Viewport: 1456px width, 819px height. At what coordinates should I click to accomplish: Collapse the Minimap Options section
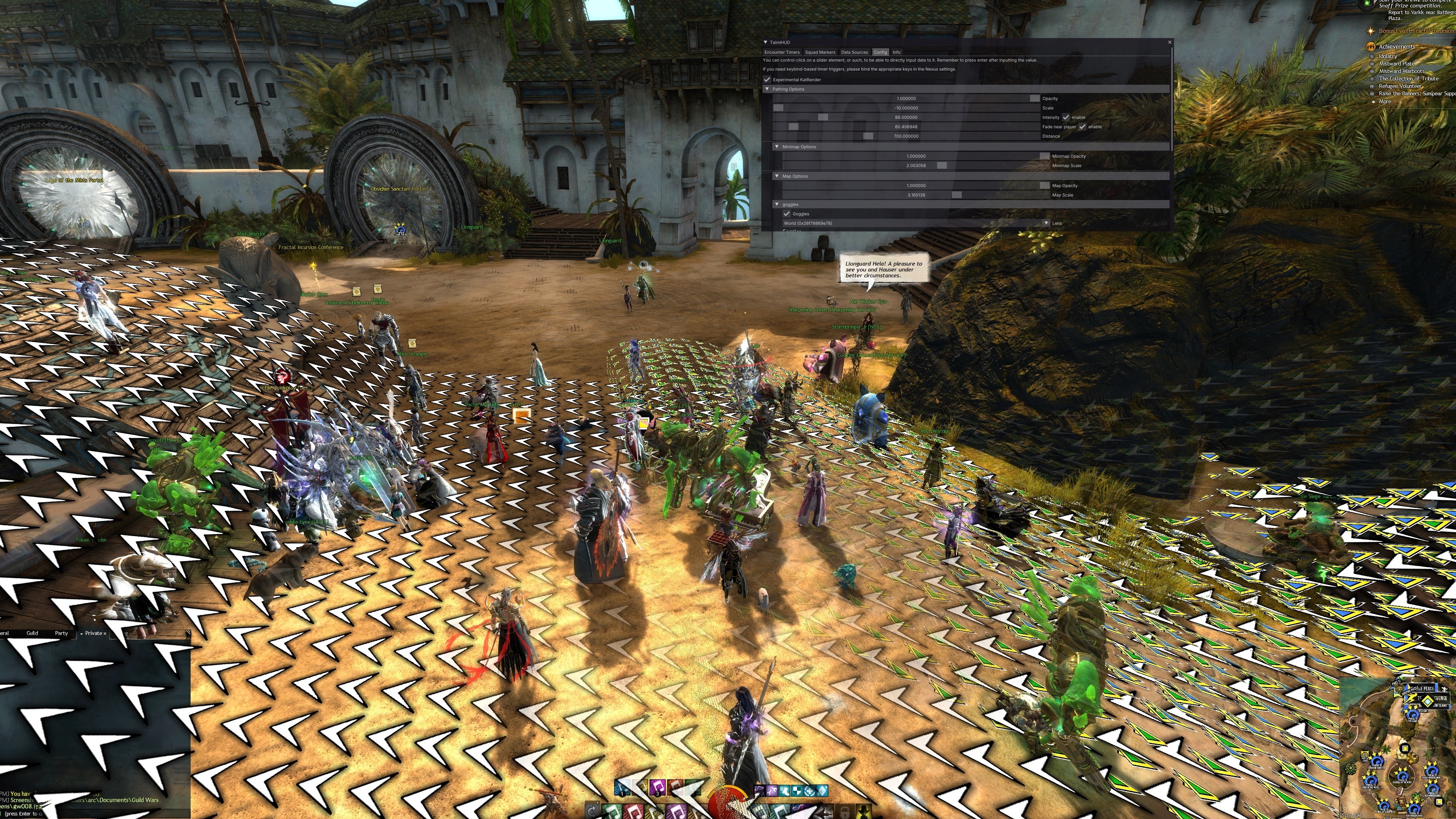(x=777, y=147)
